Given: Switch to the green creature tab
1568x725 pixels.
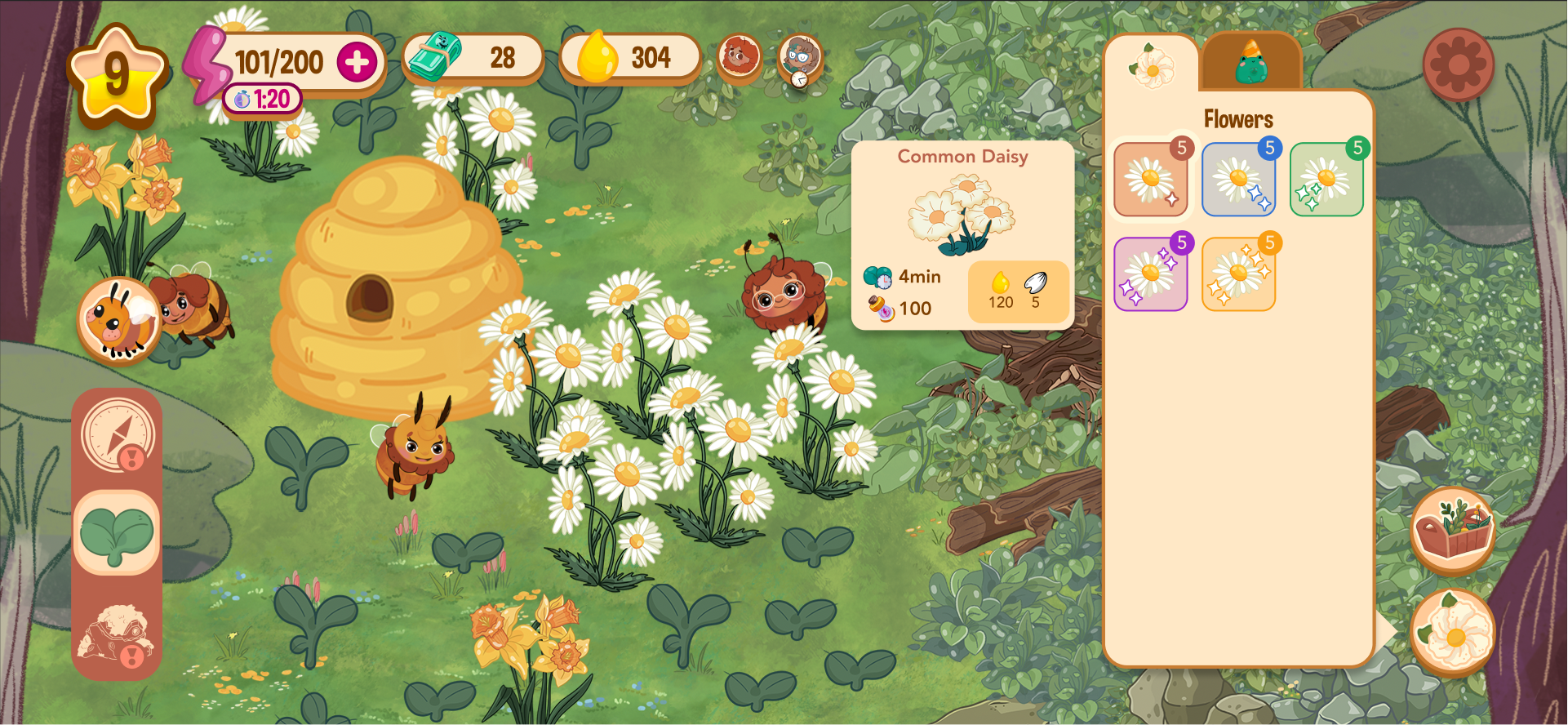Looking at the screenshot, I should click(1250, 63).
